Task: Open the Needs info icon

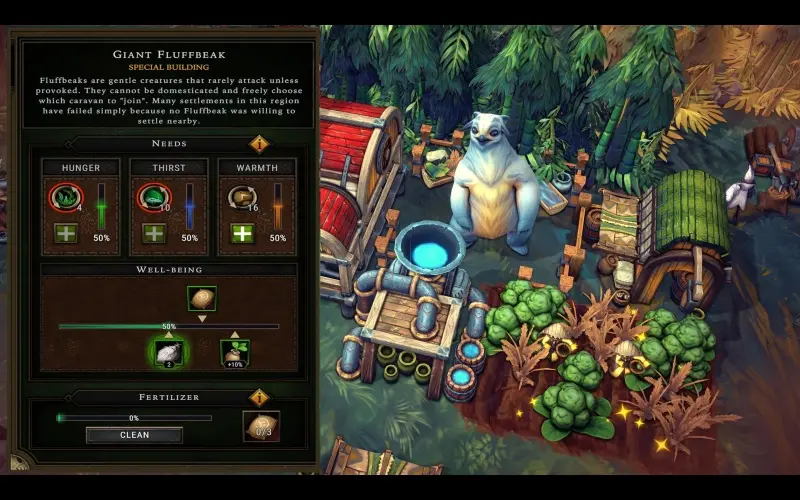Action: [x=259, y=143]
